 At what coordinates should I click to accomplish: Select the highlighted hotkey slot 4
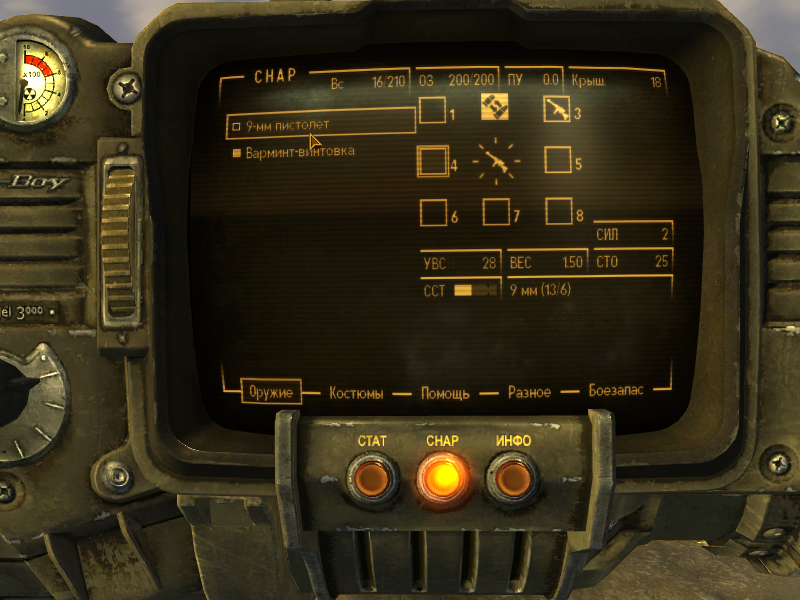click(x=432, y=160)
